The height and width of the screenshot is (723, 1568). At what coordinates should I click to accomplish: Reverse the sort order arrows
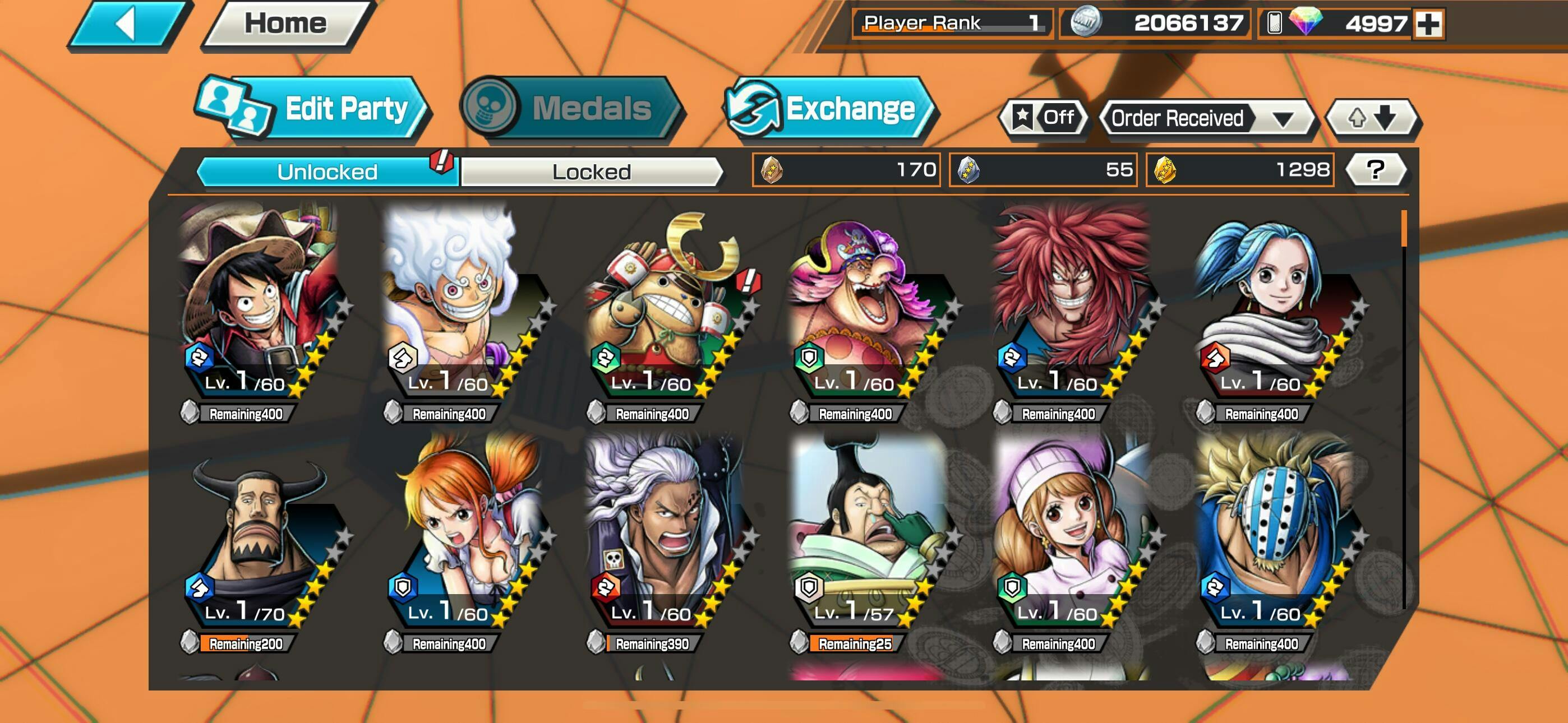(1373, 118)
